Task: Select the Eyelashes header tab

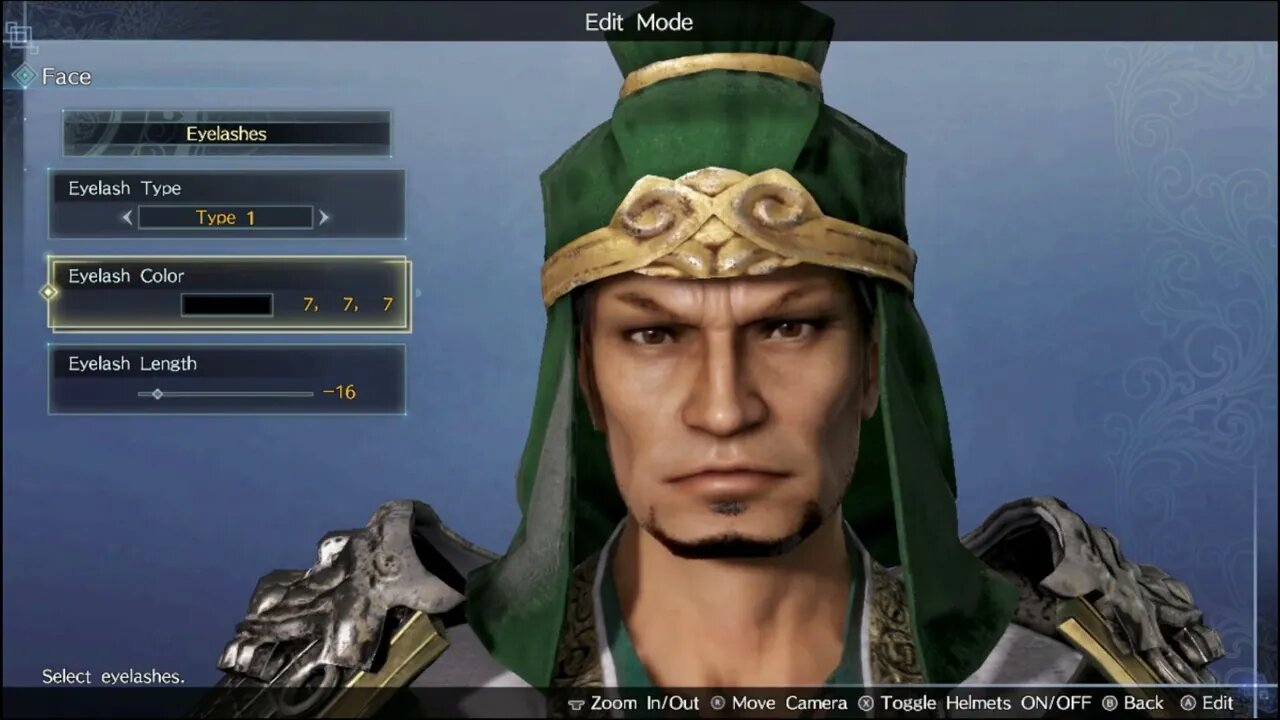Action: tap(226, 133)
